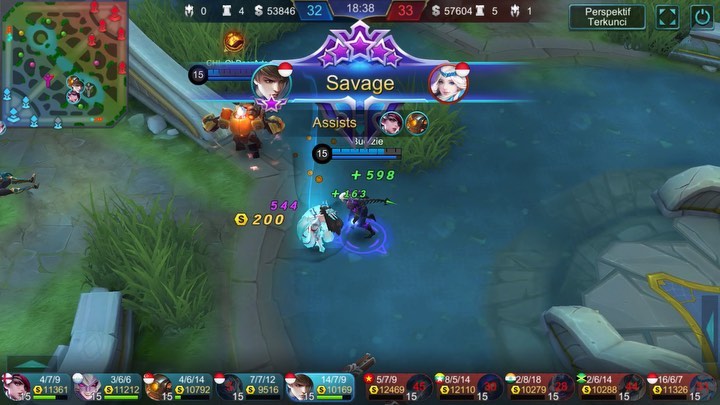Select the blue player with 3/6/6 score

[x=106, y=387]
